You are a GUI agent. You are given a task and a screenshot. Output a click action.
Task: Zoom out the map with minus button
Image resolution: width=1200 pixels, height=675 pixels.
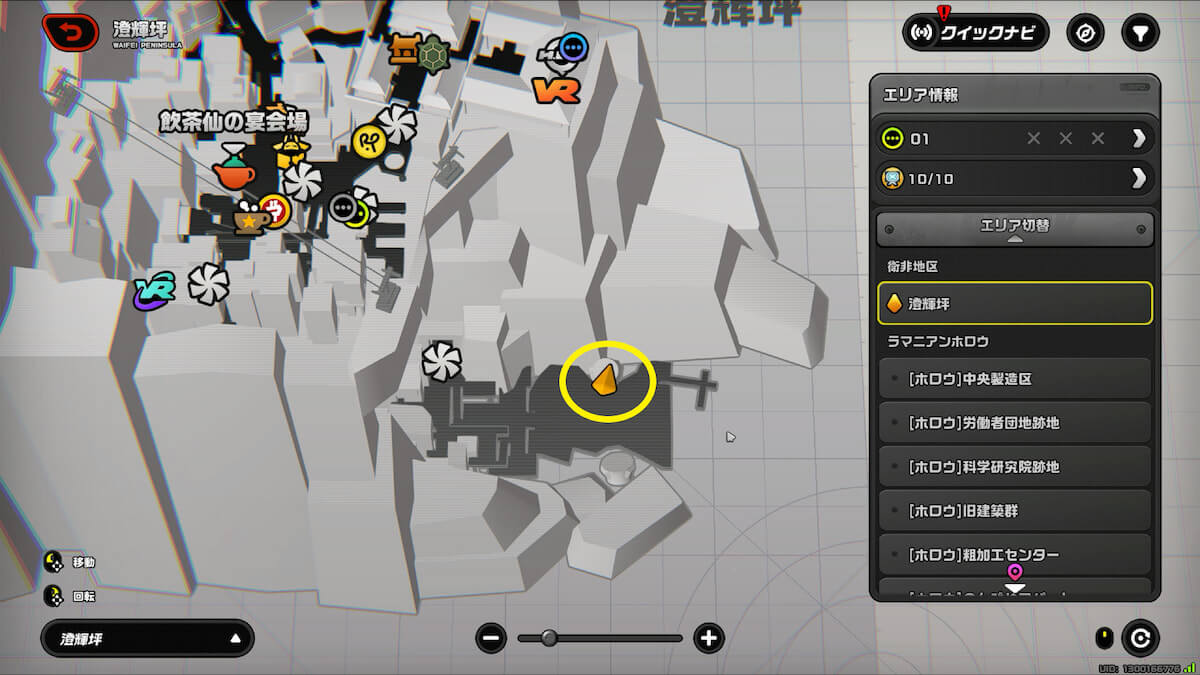point(491,638)
